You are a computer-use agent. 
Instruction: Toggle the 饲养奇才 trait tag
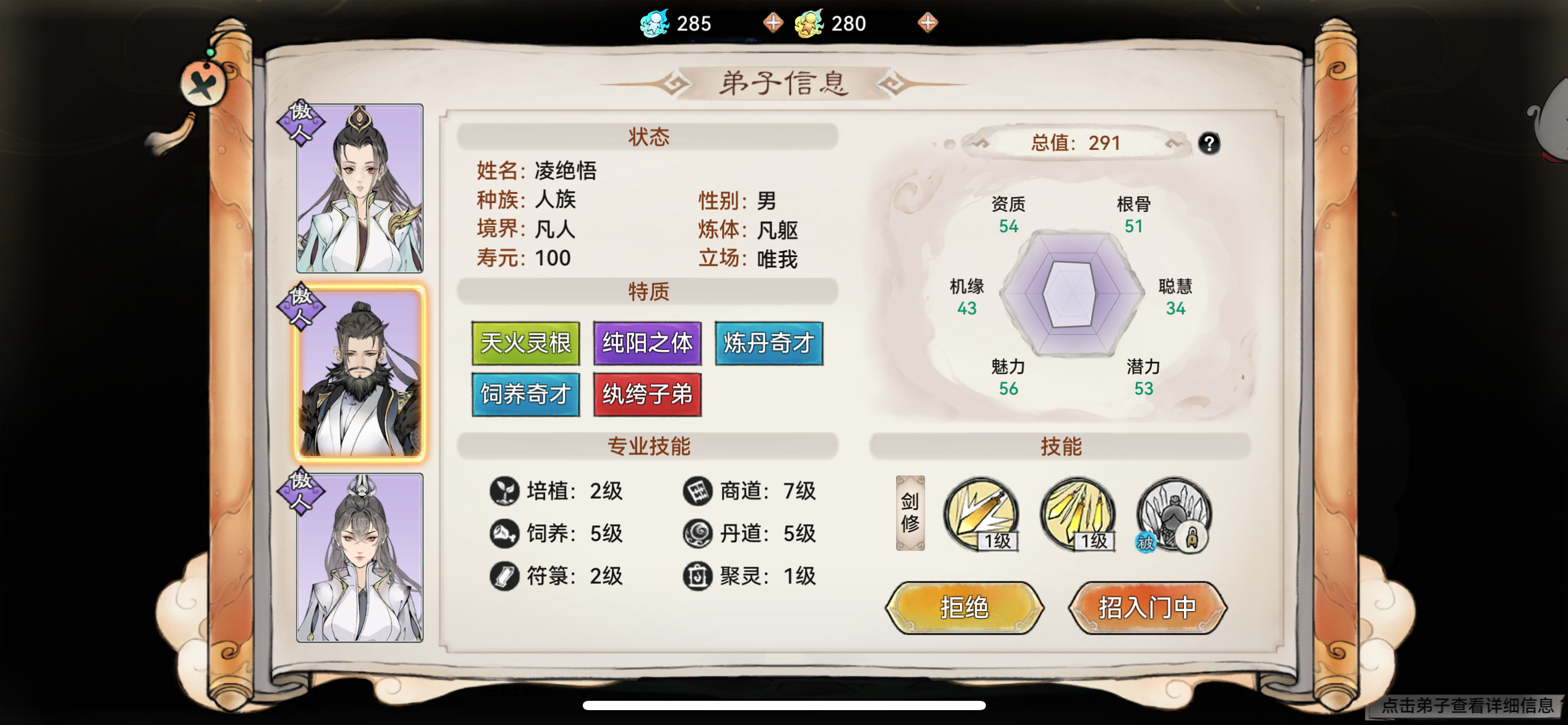[x=525, y=395]
